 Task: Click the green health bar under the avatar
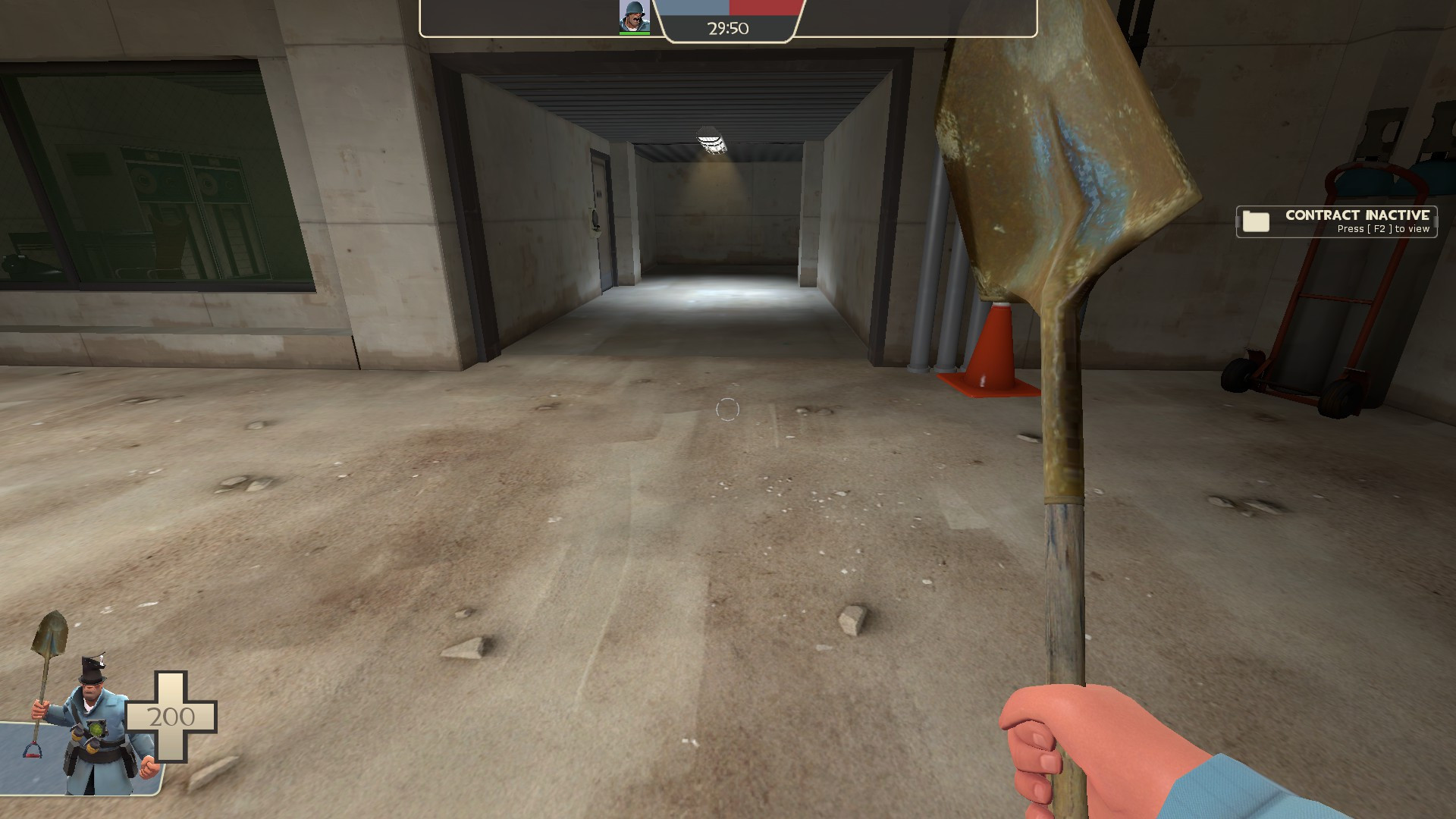coord(634,33)
